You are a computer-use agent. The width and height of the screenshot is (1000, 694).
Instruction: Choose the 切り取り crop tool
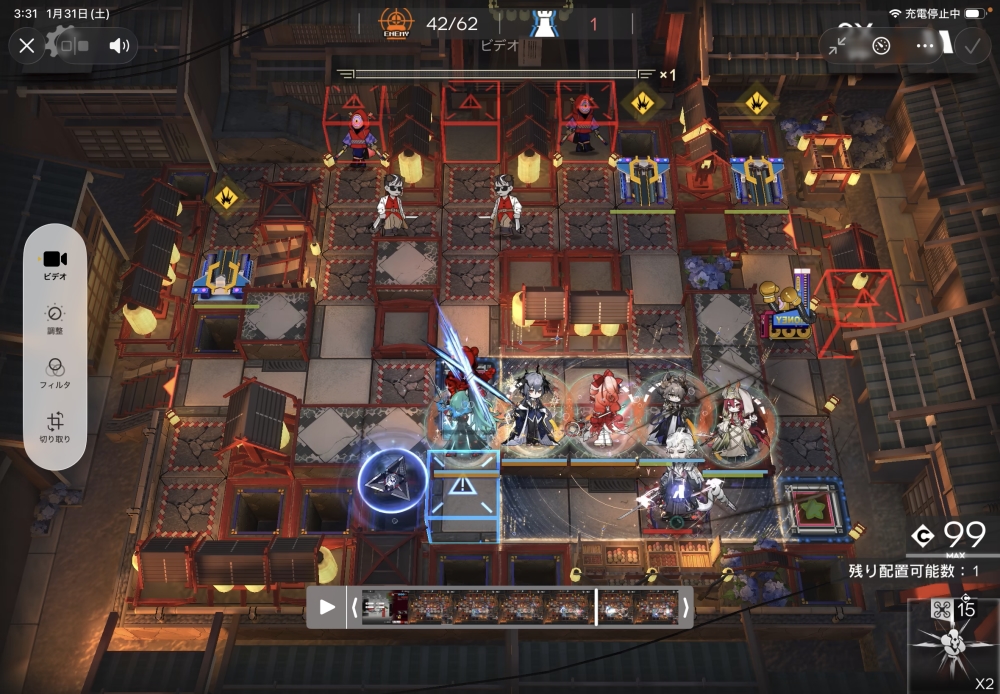point(55,428)
